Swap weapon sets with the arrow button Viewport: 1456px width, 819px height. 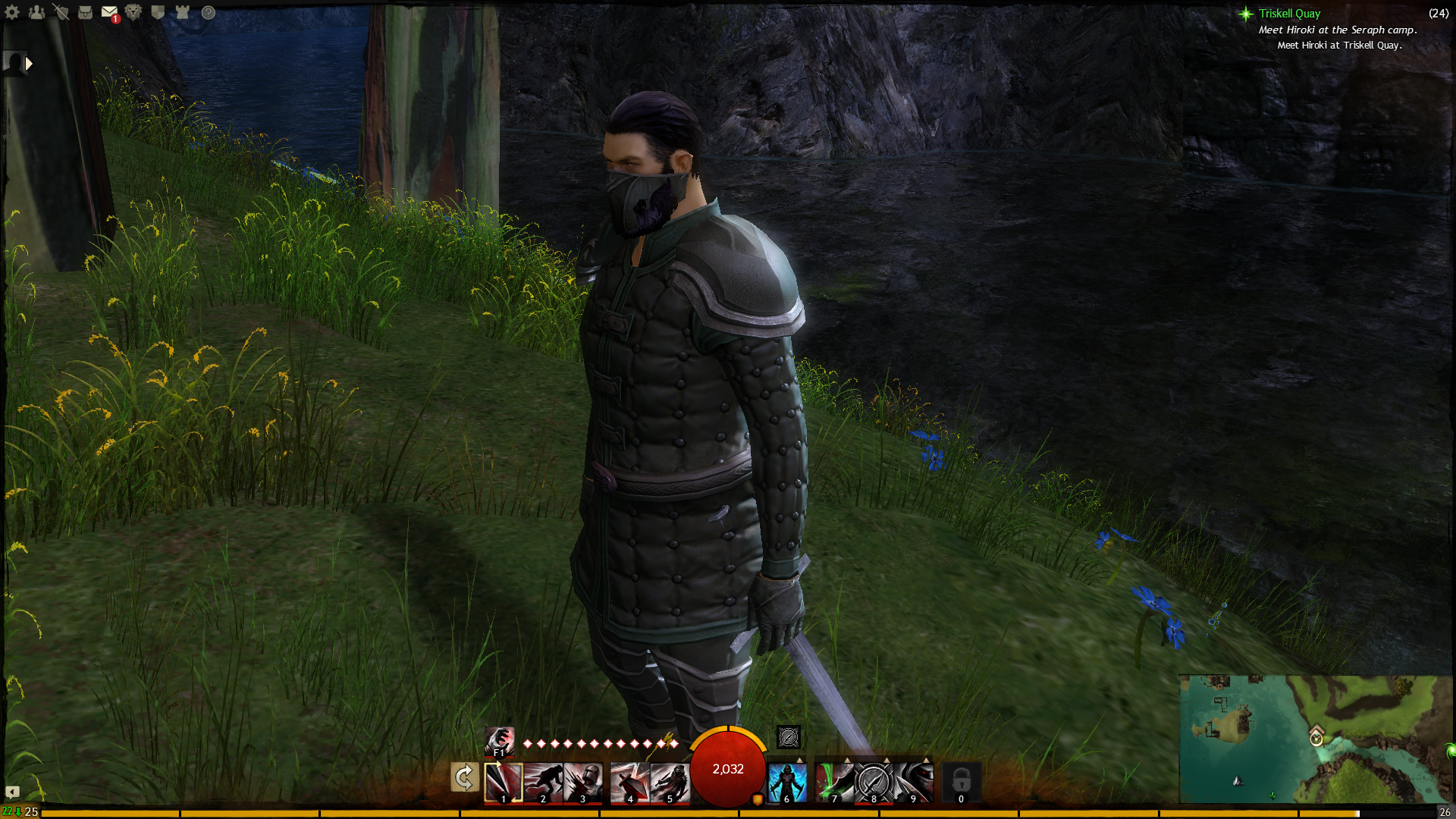point(464,777)
